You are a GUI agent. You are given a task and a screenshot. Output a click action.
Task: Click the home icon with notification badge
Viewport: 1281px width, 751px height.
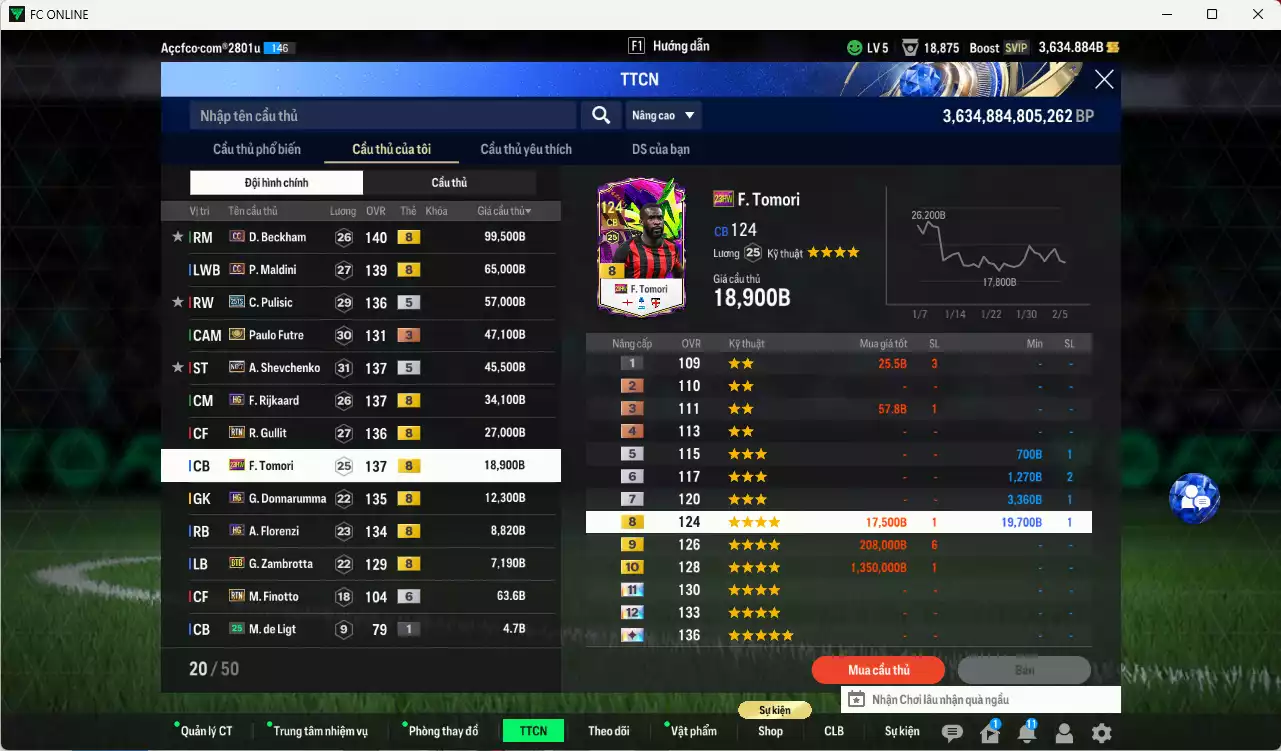(x=988, y=732)
